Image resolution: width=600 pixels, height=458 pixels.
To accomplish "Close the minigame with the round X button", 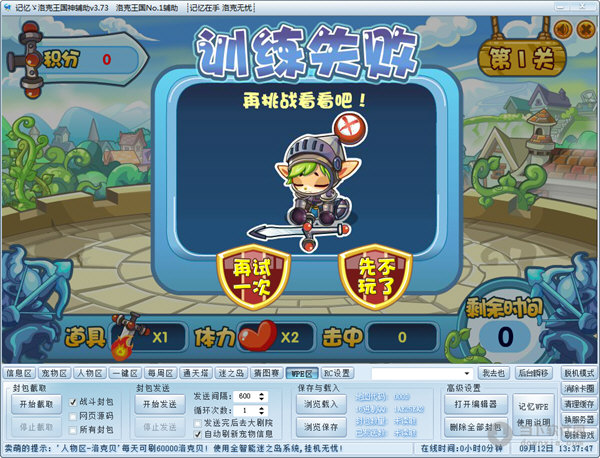I will [x=584, y=27].
